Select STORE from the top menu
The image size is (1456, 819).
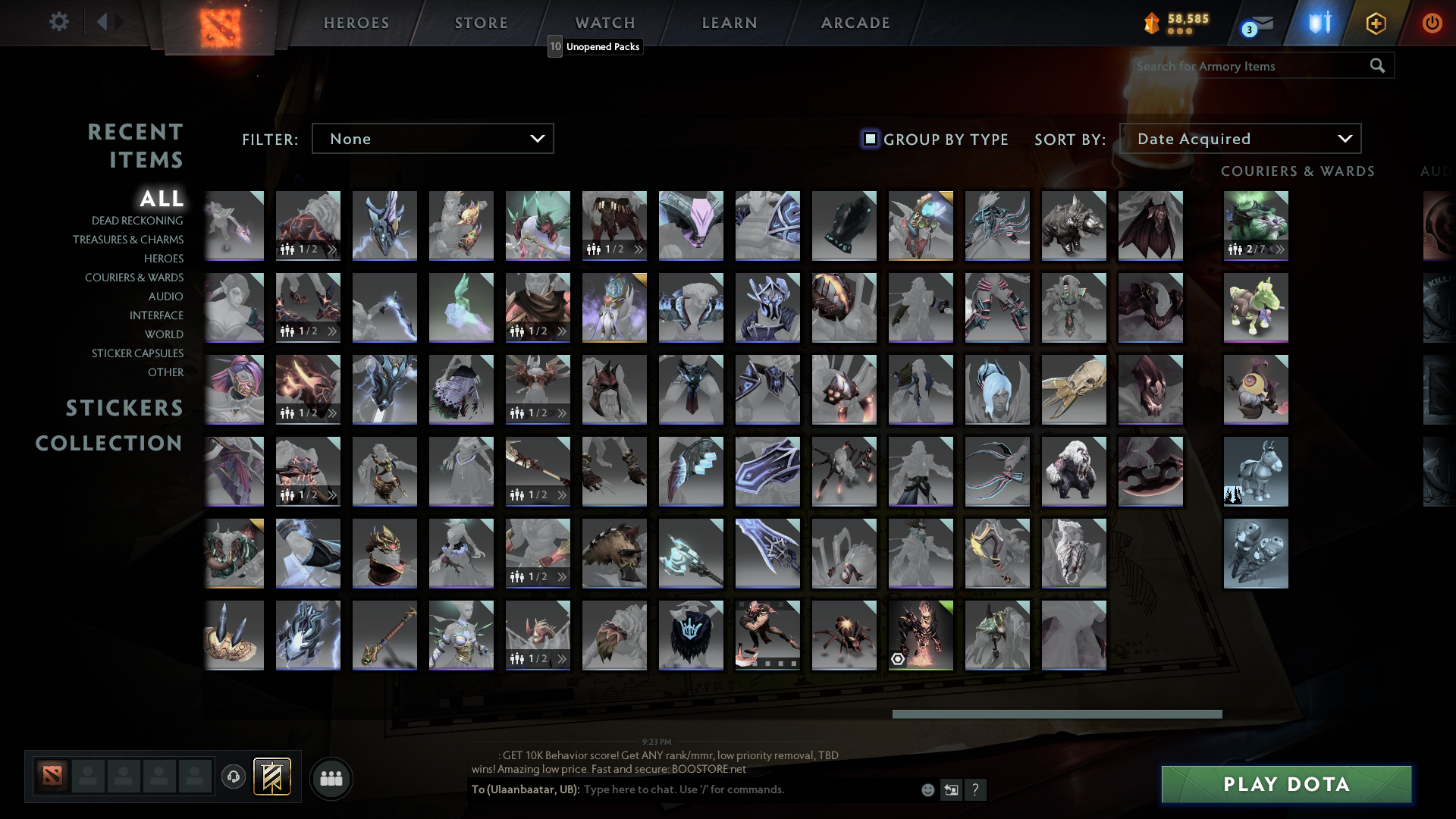pos(481,22)
